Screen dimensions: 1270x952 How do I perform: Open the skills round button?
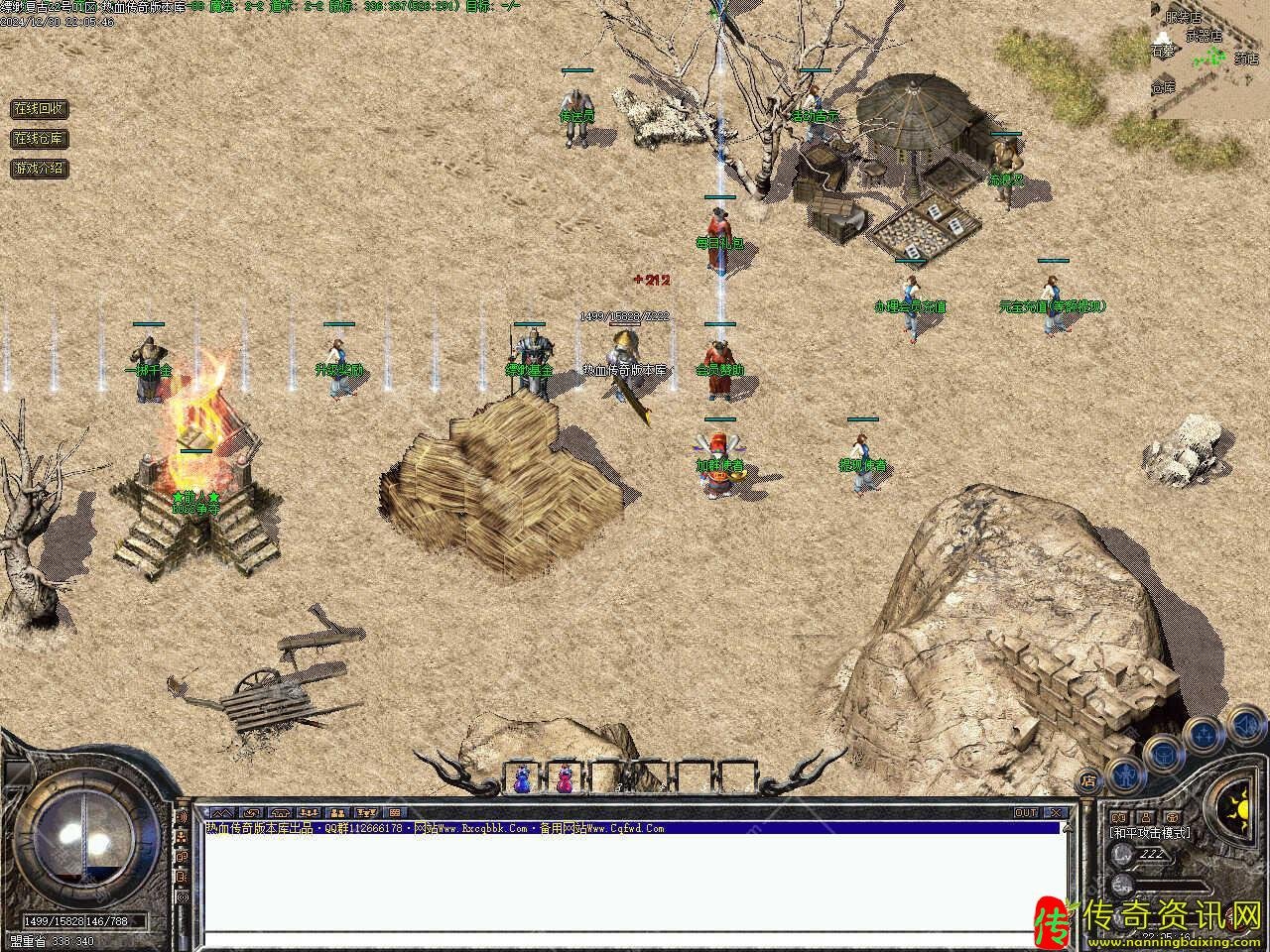pyautogui.click(x=1204, y=734)
